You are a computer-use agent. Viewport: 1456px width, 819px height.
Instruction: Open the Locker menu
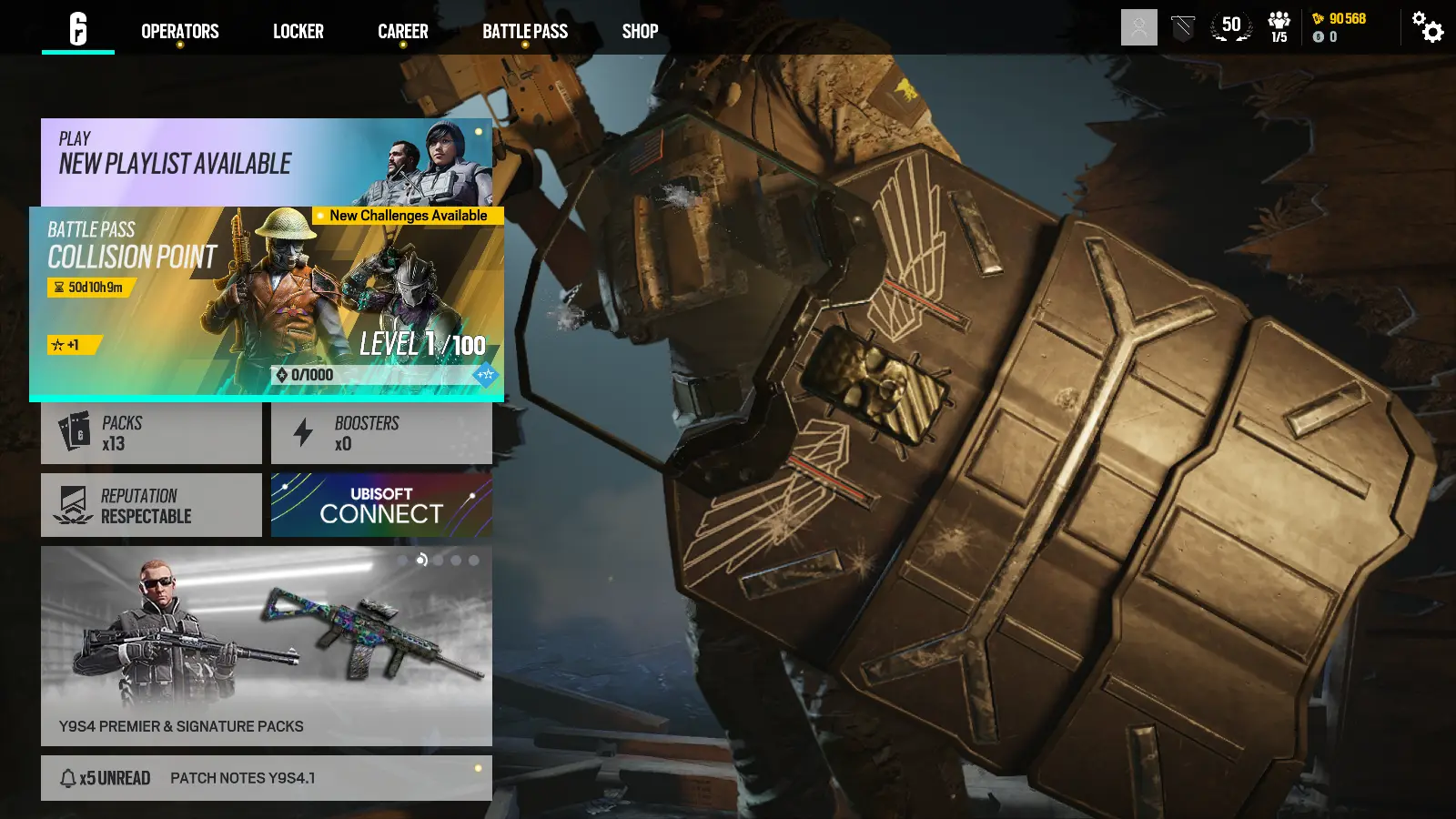point(298,31)
